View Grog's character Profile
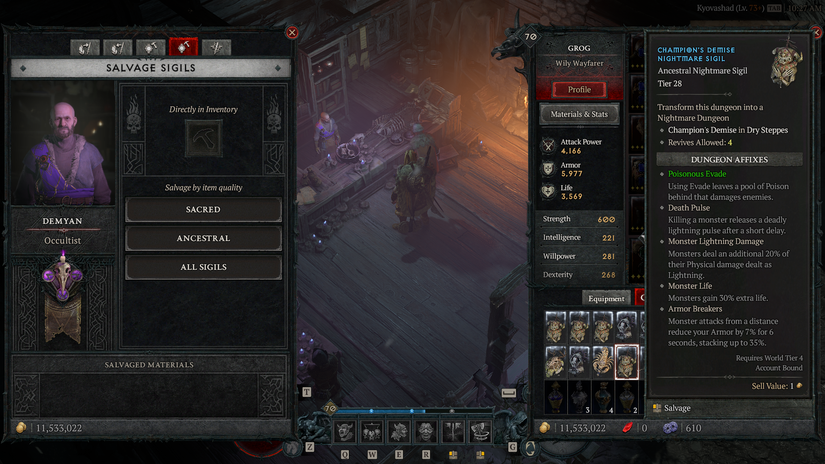 (x=579, y=89)
